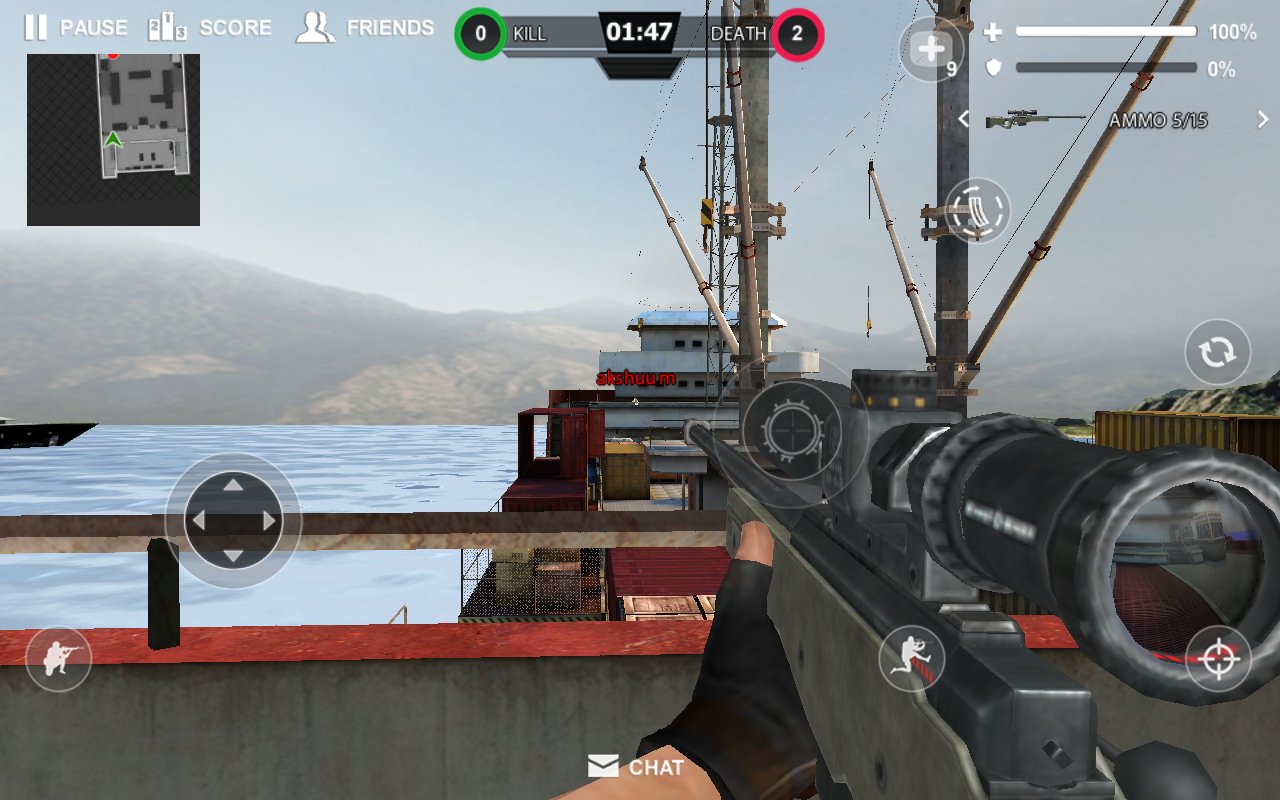Open the Chat box
The width and height of the screenshot is (1280, 800).
(x=637, y=767)
